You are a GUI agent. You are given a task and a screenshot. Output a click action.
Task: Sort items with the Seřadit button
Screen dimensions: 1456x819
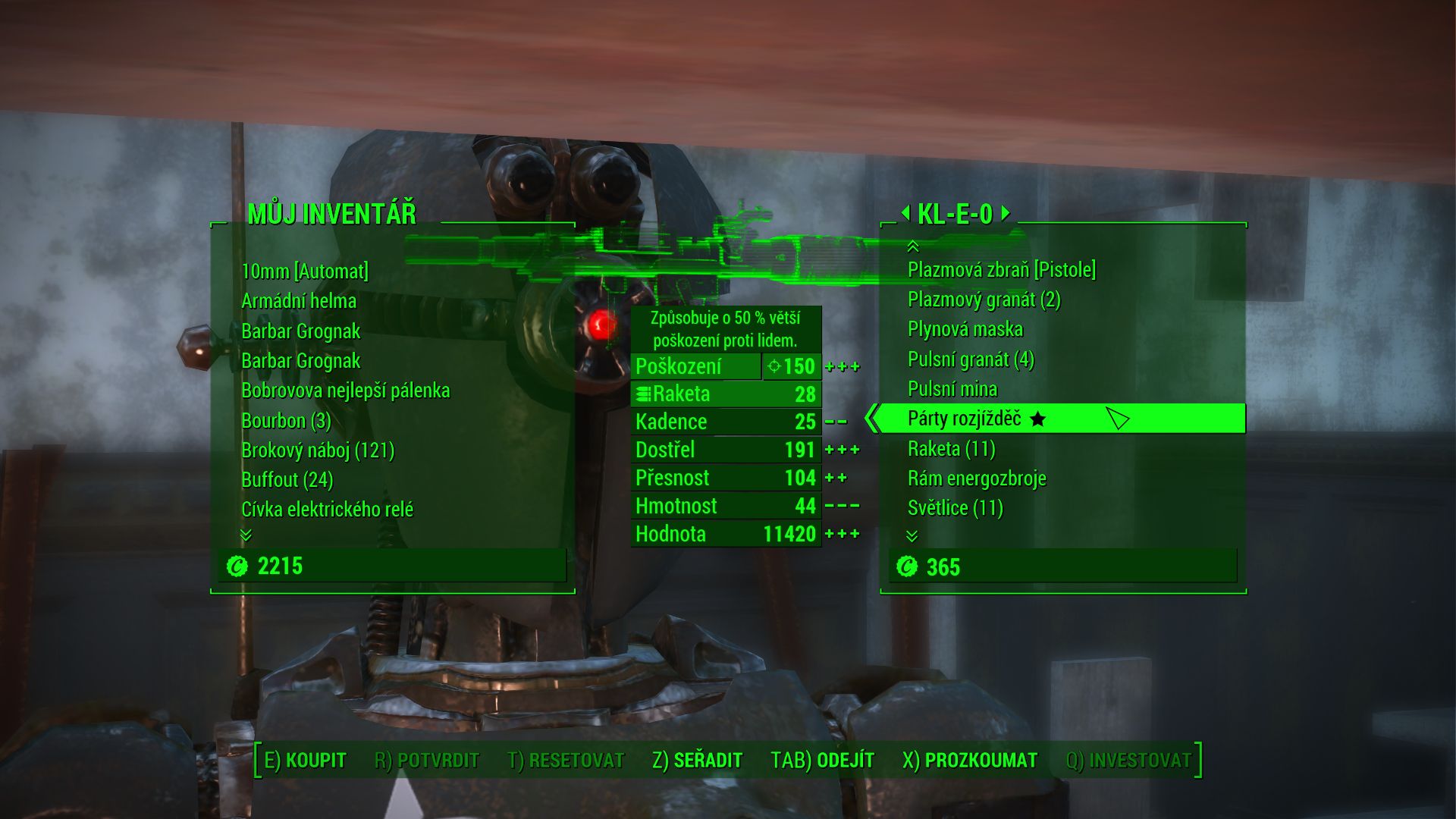tap(697, 760)
